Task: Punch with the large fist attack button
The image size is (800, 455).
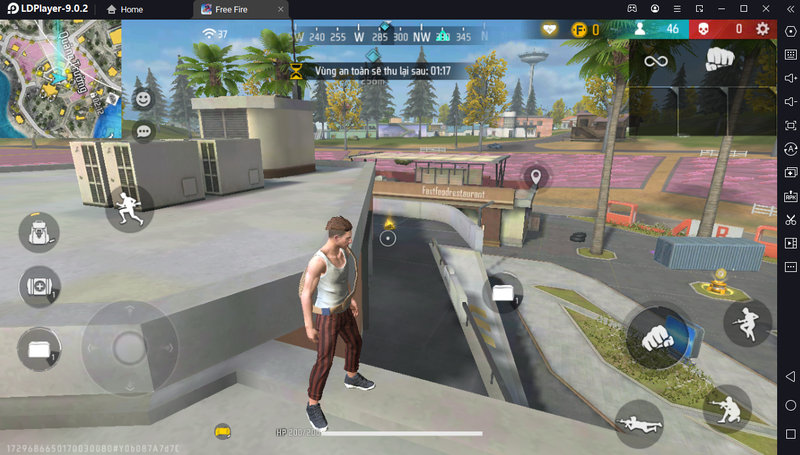Action: click(x=657, y=336)
